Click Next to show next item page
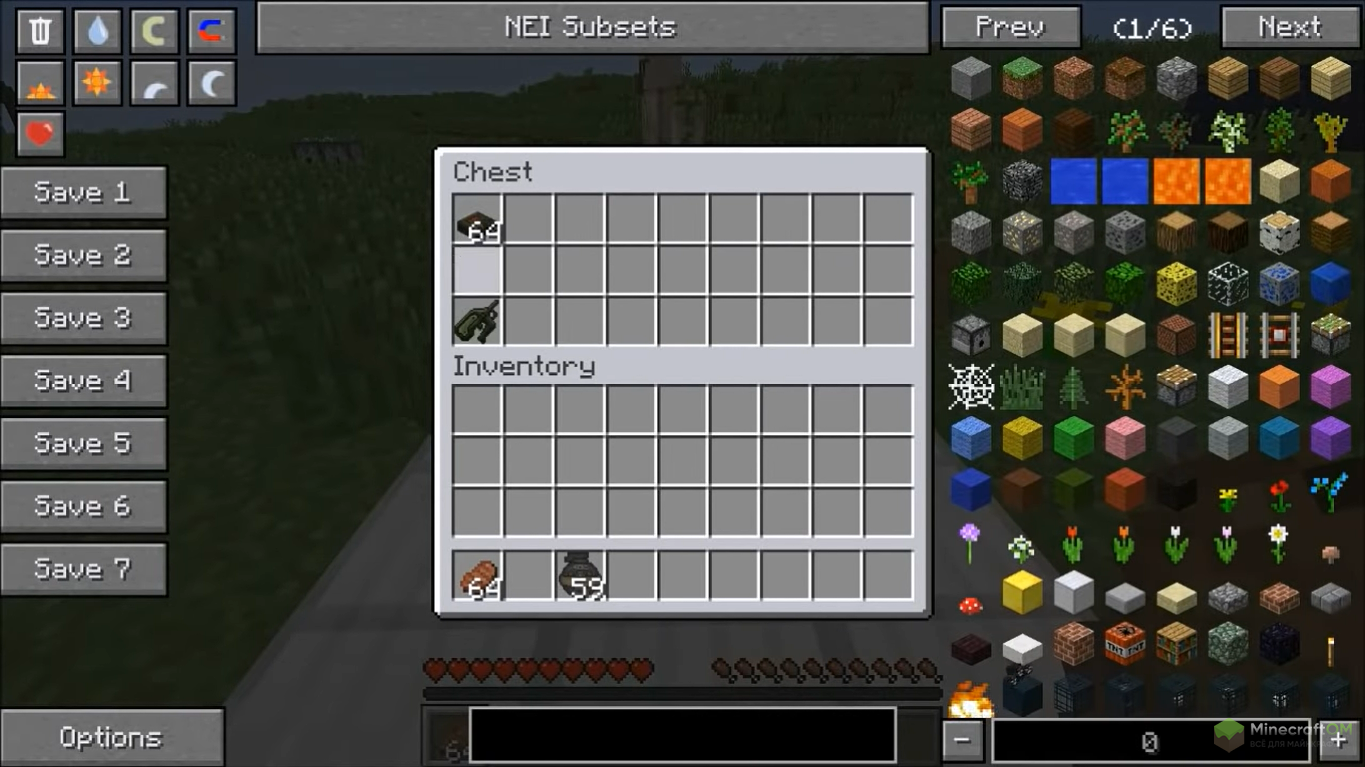Viewport: 1365px width, 767px height. pos(1289,27)
